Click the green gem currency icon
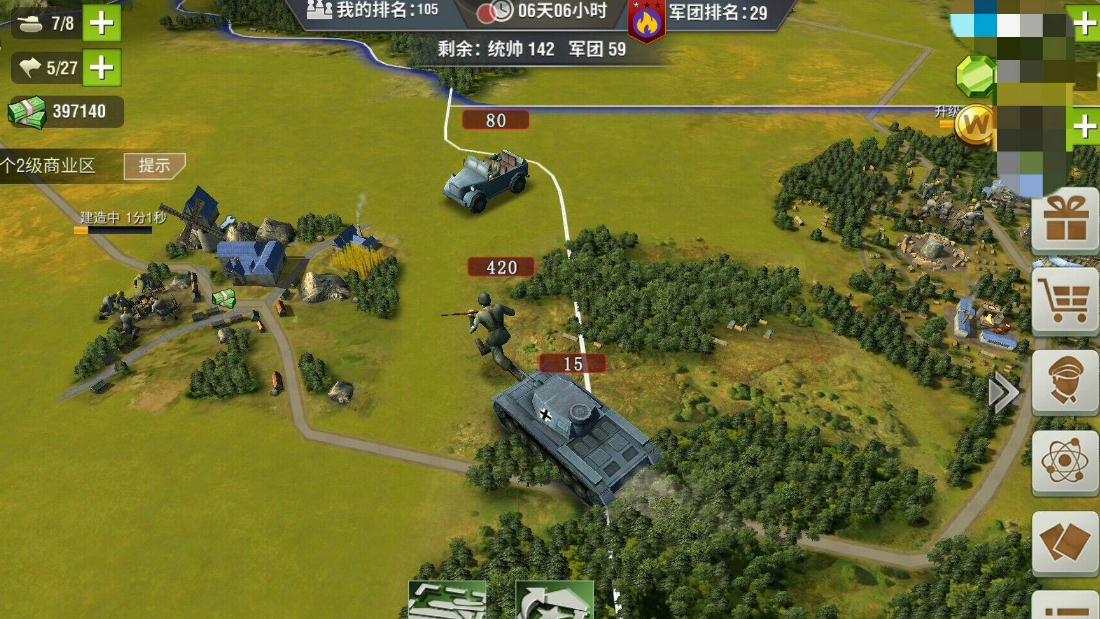 [x=975, y=74]
